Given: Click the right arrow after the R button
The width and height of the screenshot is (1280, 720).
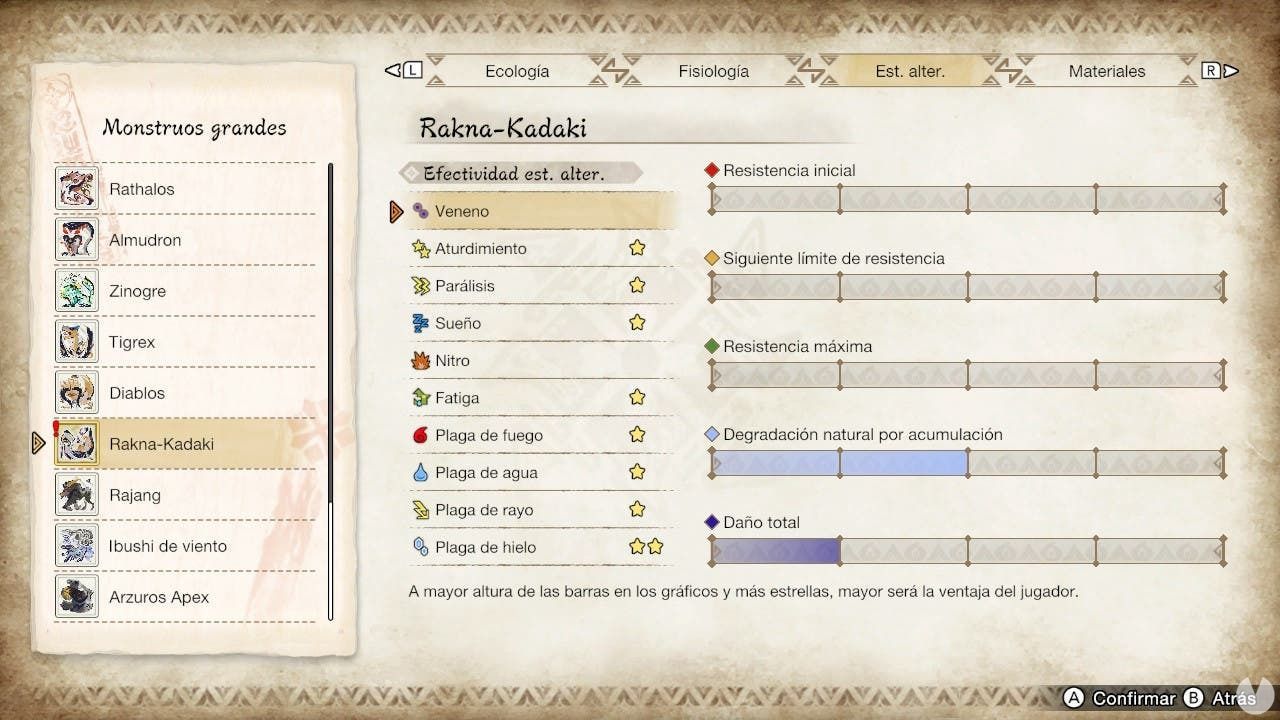Looking at the screenshot, I should tap(1233, 70).
